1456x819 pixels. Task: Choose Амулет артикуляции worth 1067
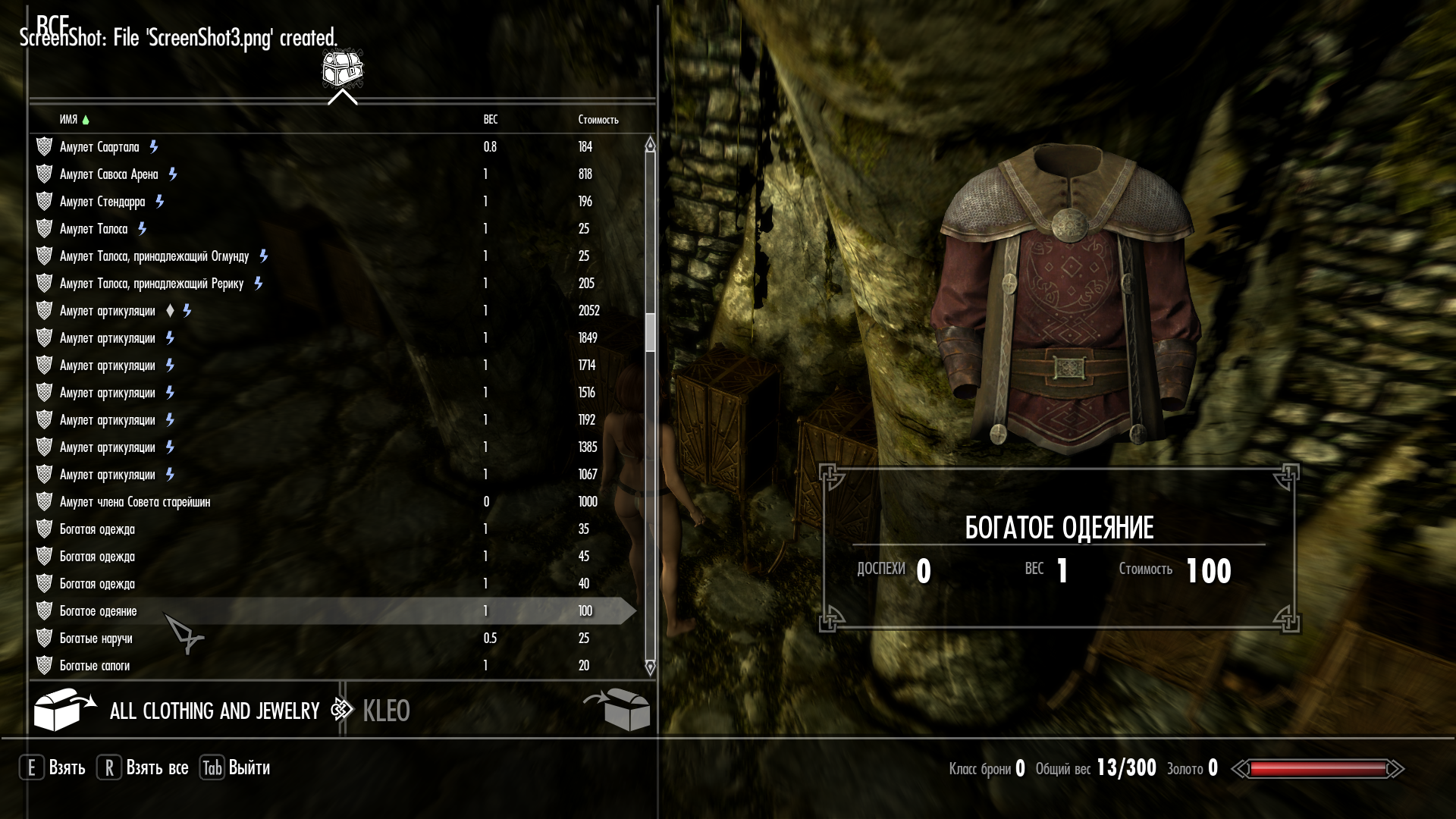point(107,475)
